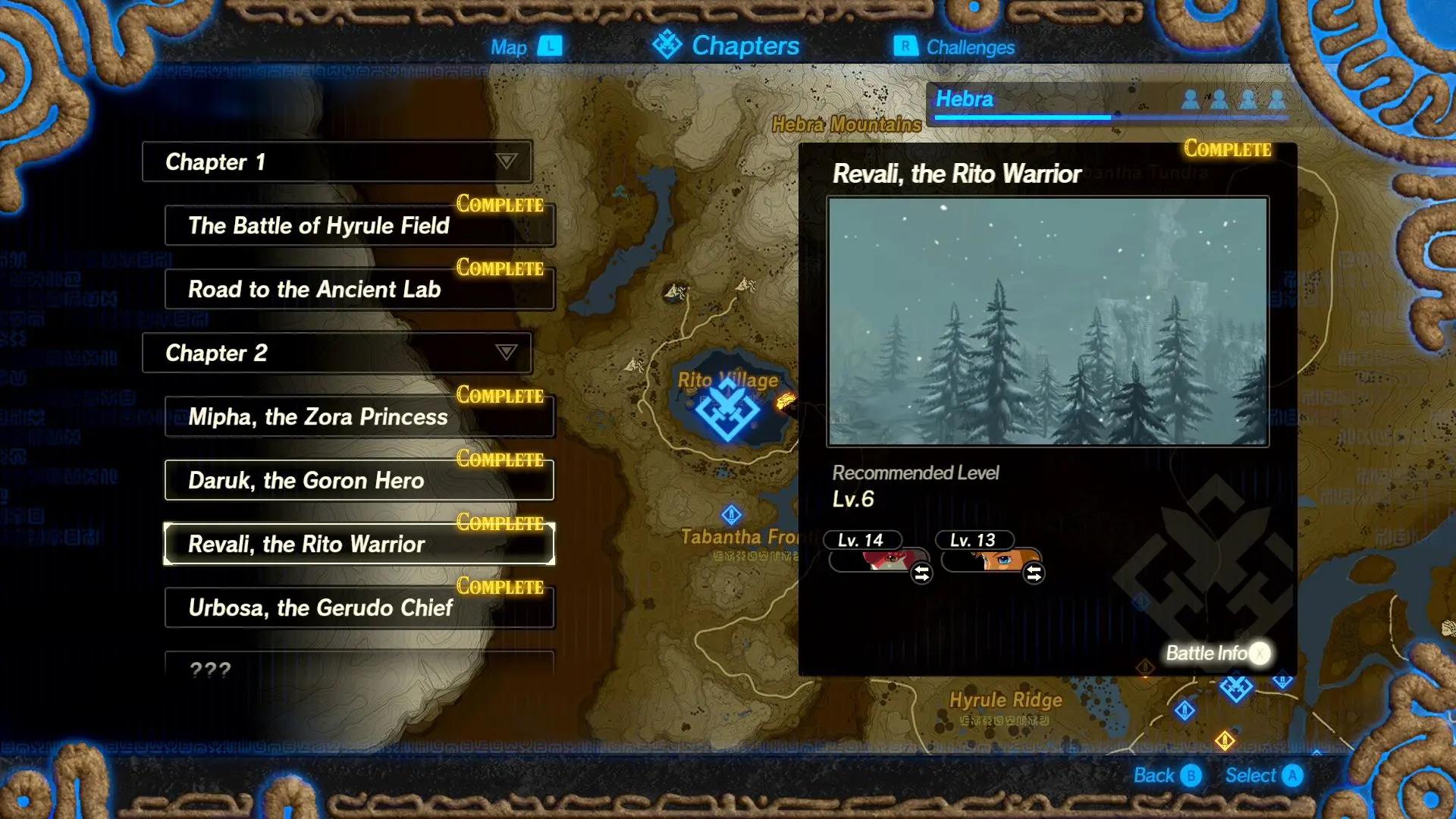Viewport: 1456px width, 819px height.
Task: Swap the Lv. 13 Link character slot
Action: point(1034,573)
